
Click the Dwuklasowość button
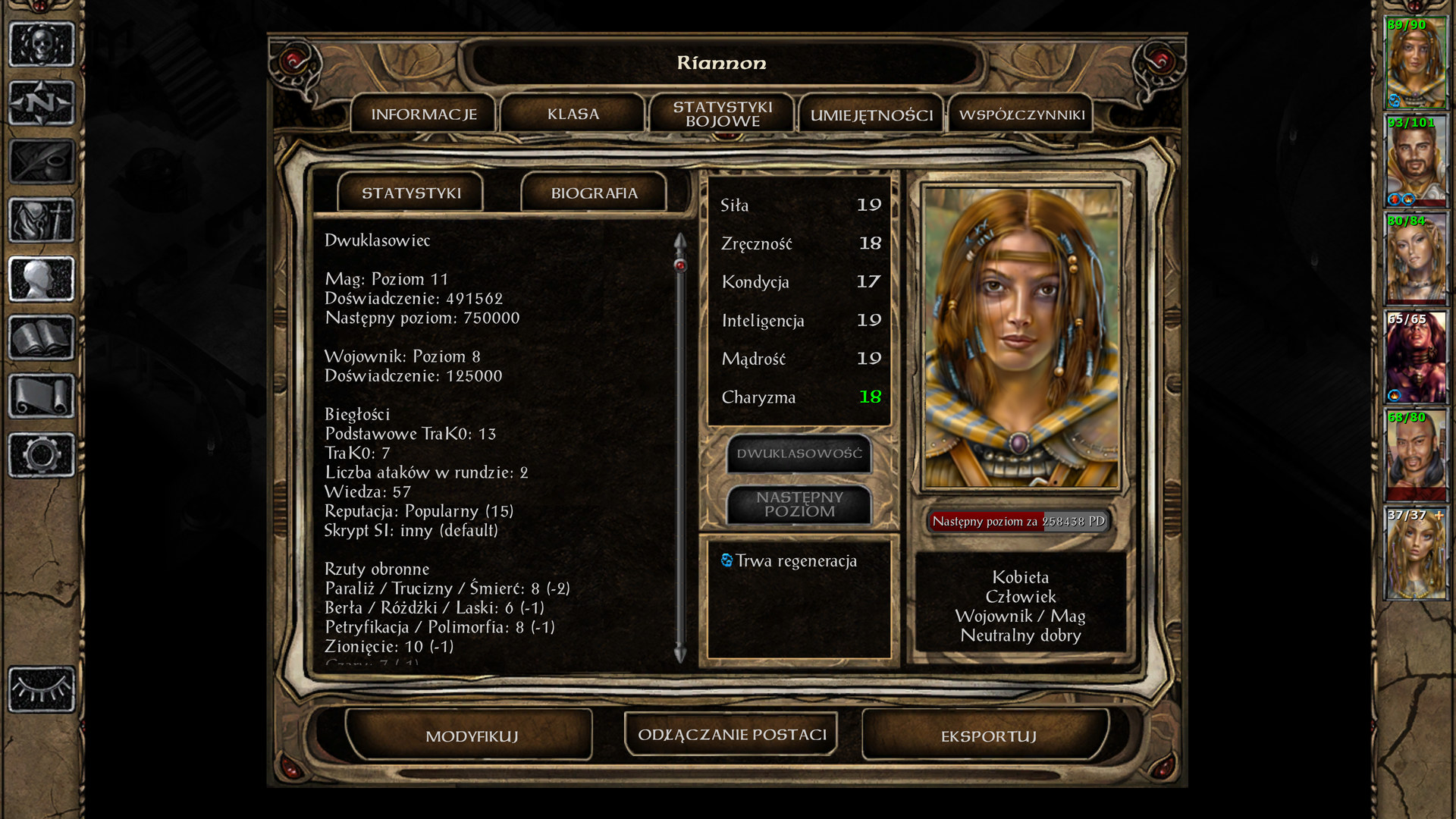tap(799, 453)
